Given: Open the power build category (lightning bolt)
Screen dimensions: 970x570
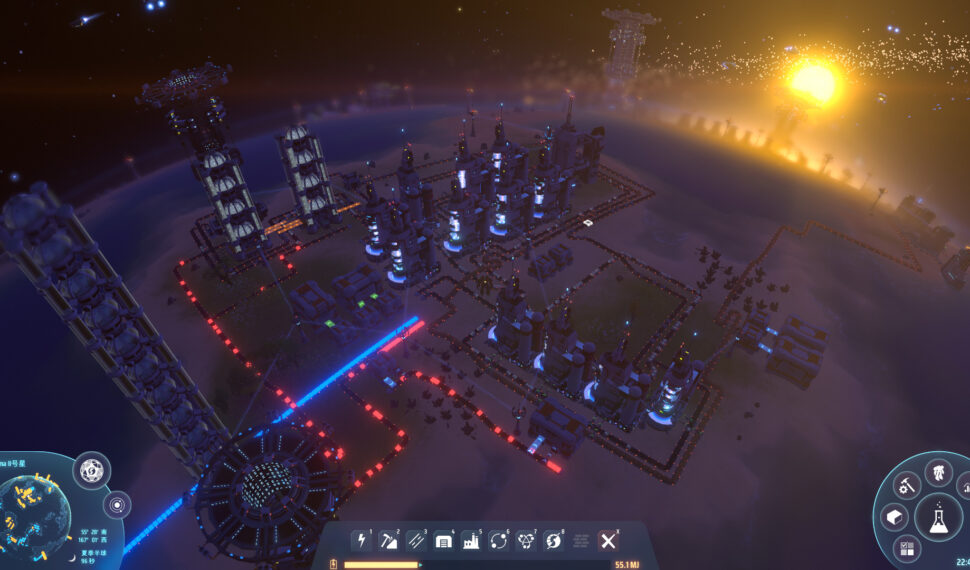Looking at the screenshot, I should 361,541.
